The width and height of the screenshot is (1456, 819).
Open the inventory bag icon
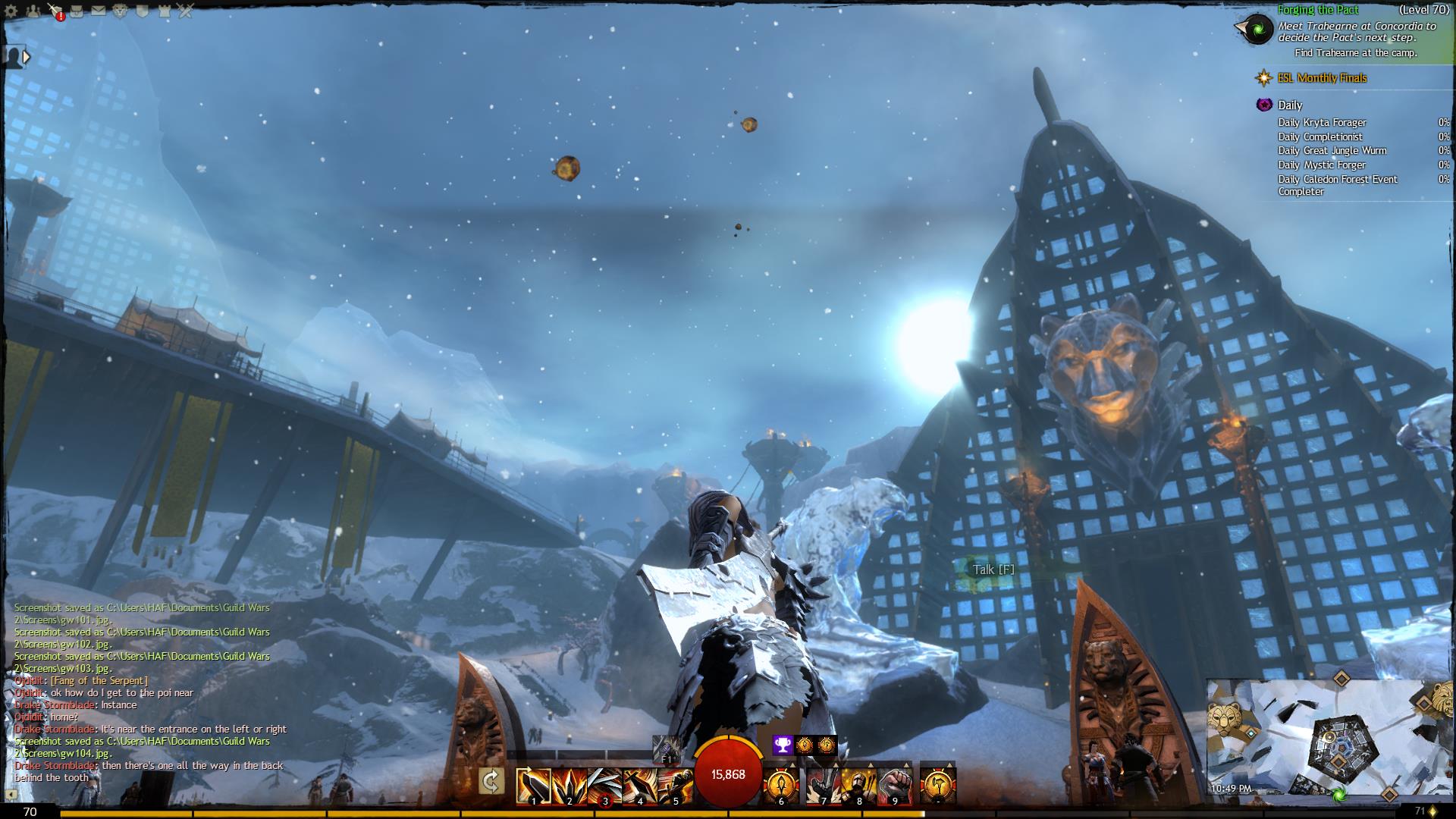[x=77, y=11]
